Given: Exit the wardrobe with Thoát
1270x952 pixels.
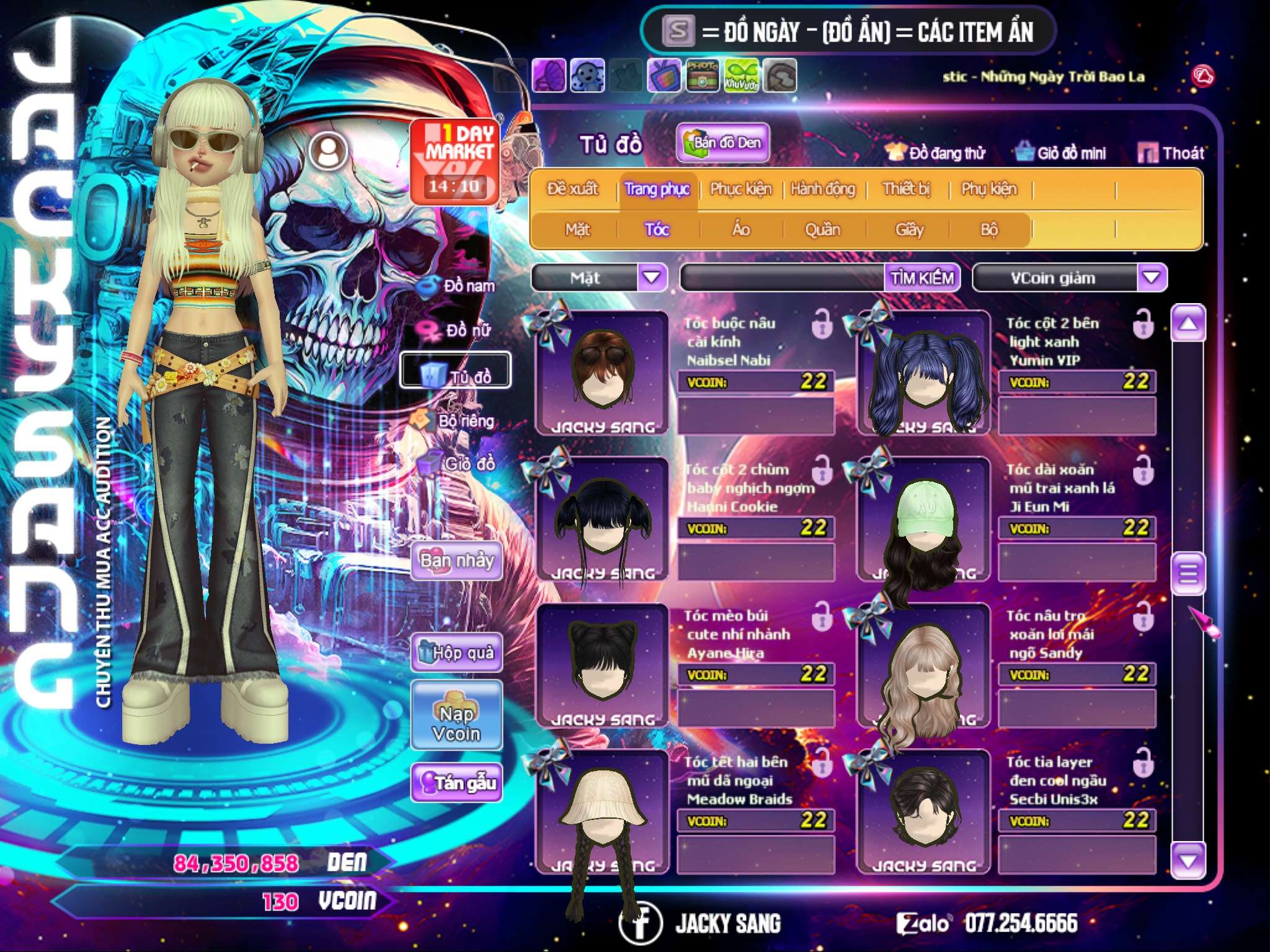Looking at the screenshot, I should 1171,153.
